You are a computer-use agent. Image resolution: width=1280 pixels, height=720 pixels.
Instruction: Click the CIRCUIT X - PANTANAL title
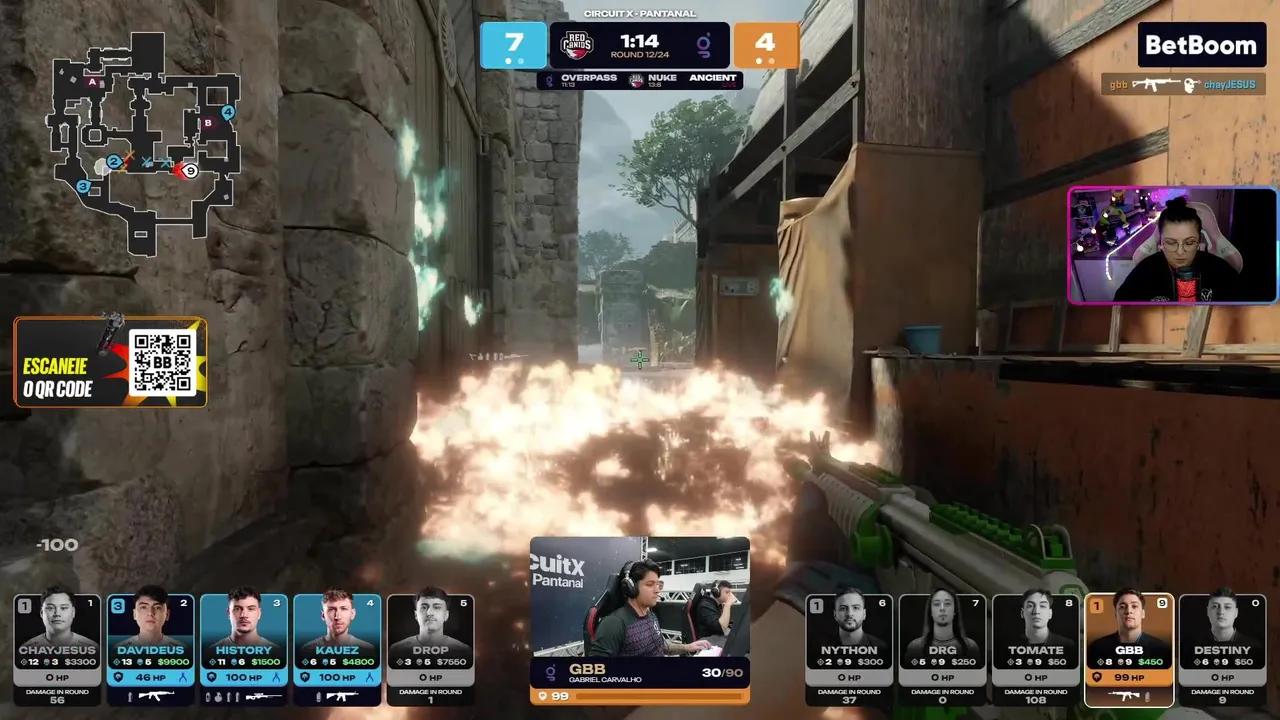[x=640, y=14]
